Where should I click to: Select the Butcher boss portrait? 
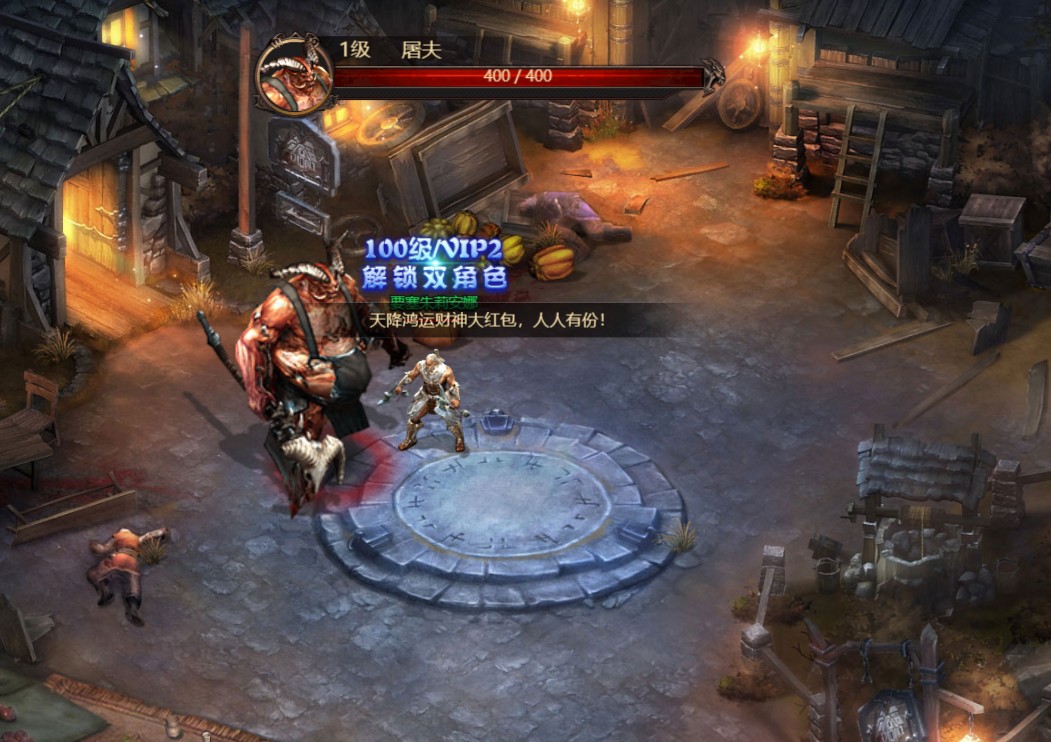pyautogui.click(x=293, y=74)
